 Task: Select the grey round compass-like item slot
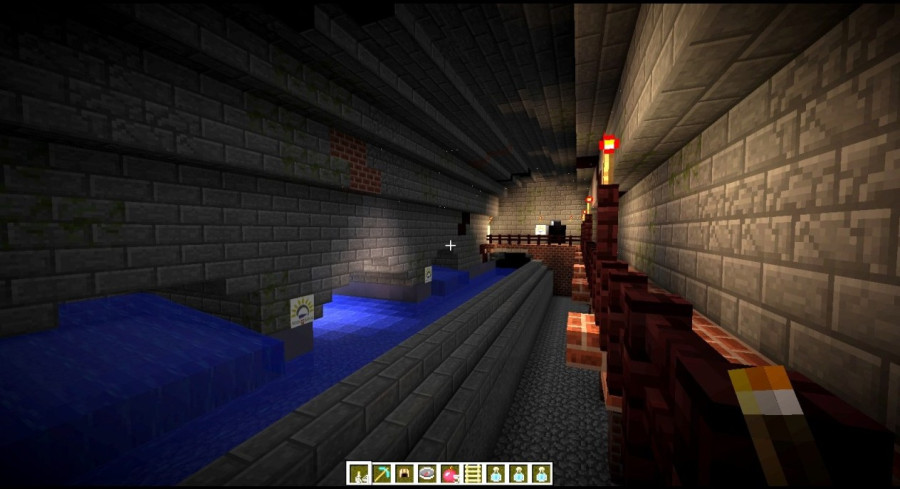[x=426, y=474]
